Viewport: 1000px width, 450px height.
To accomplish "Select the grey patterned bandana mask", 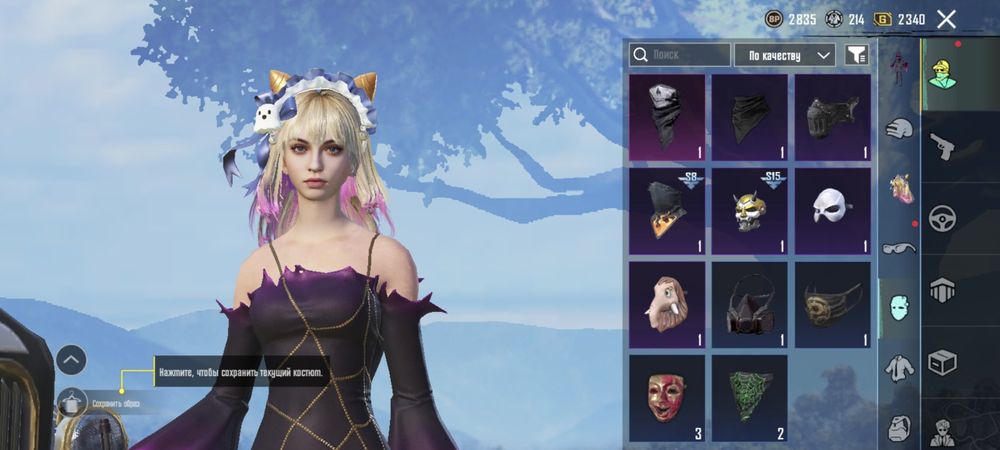I will tap(666, 117).
